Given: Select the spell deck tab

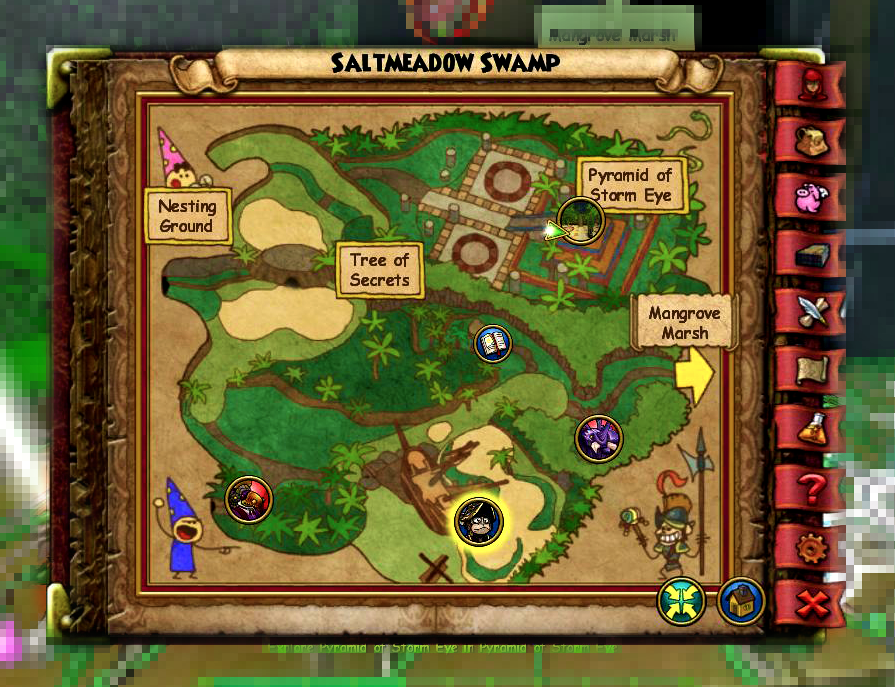Looking at the screenshot, I should tap(810, 254).
